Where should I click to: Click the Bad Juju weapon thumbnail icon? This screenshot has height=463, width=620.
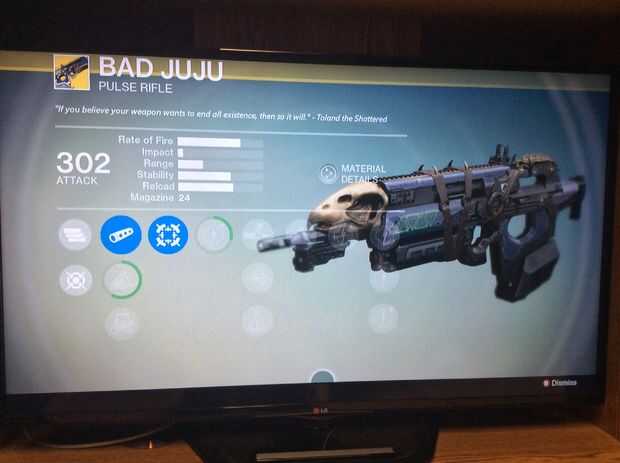pyautogui.click(x=72, y=73)
